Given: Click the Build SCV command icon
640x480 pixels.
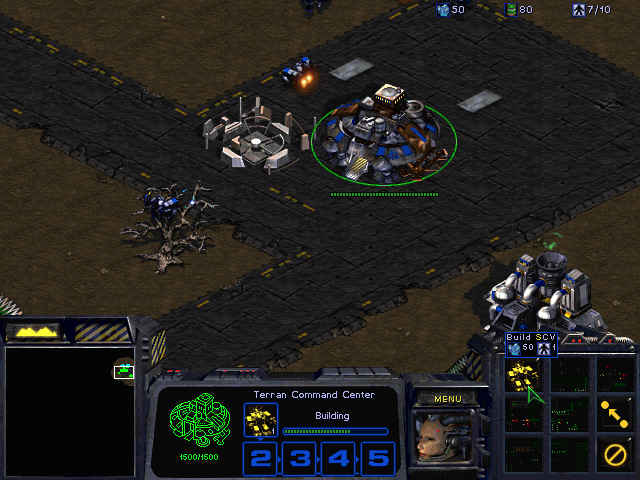Looking at the screenshot, I should coord(521,375).
